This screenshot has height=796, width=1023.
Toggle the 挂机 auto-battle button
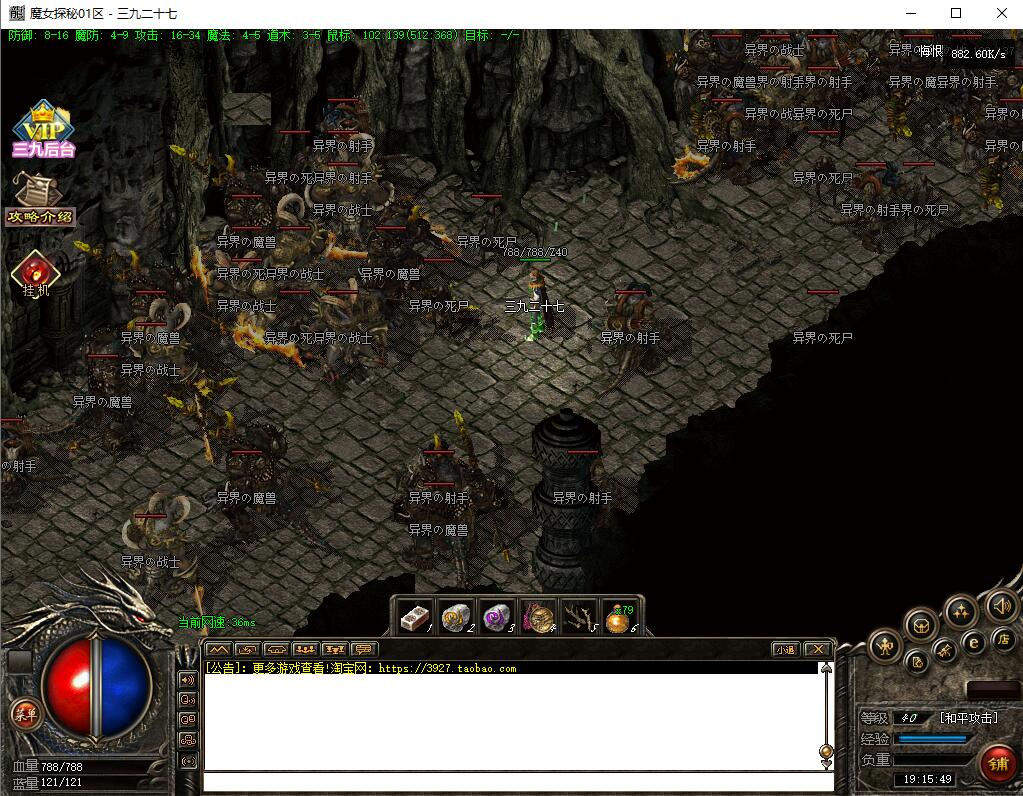(36, 275)
